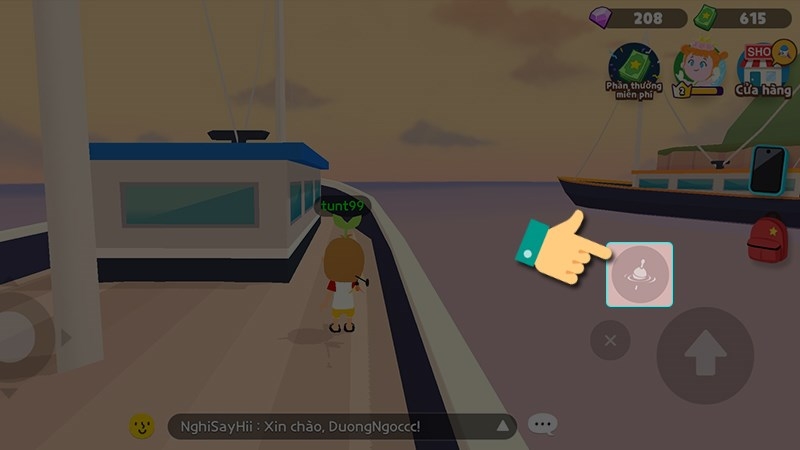Open the Cửa hàng shop
Screen dimensions: 800x450
pyautogui.click(x=765, y=67)
